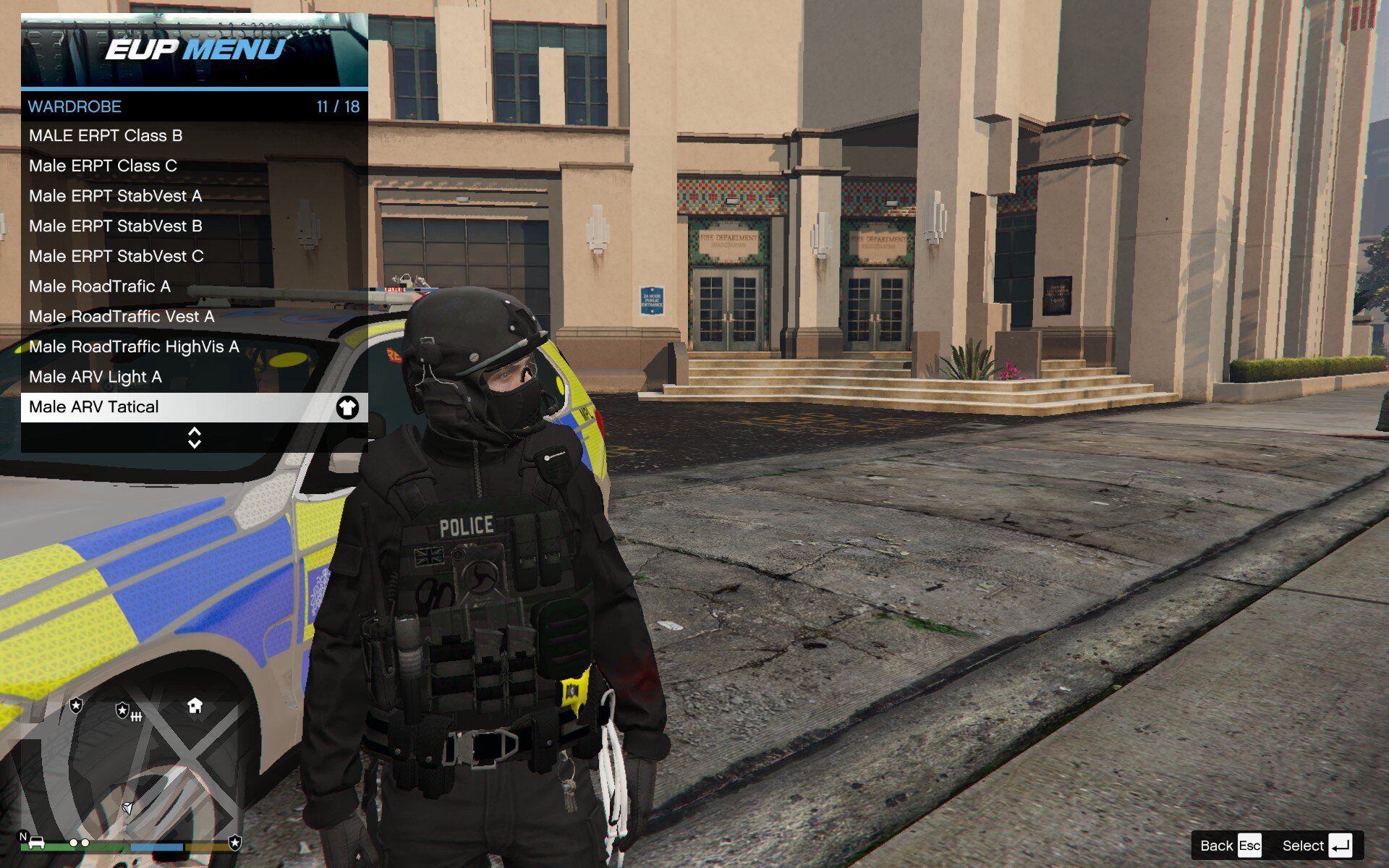Image resolution: width=1389 pixels, height=868 pixels.
Task: Click the menu's up-down scroll arrows
Action: tap(194, 438)
